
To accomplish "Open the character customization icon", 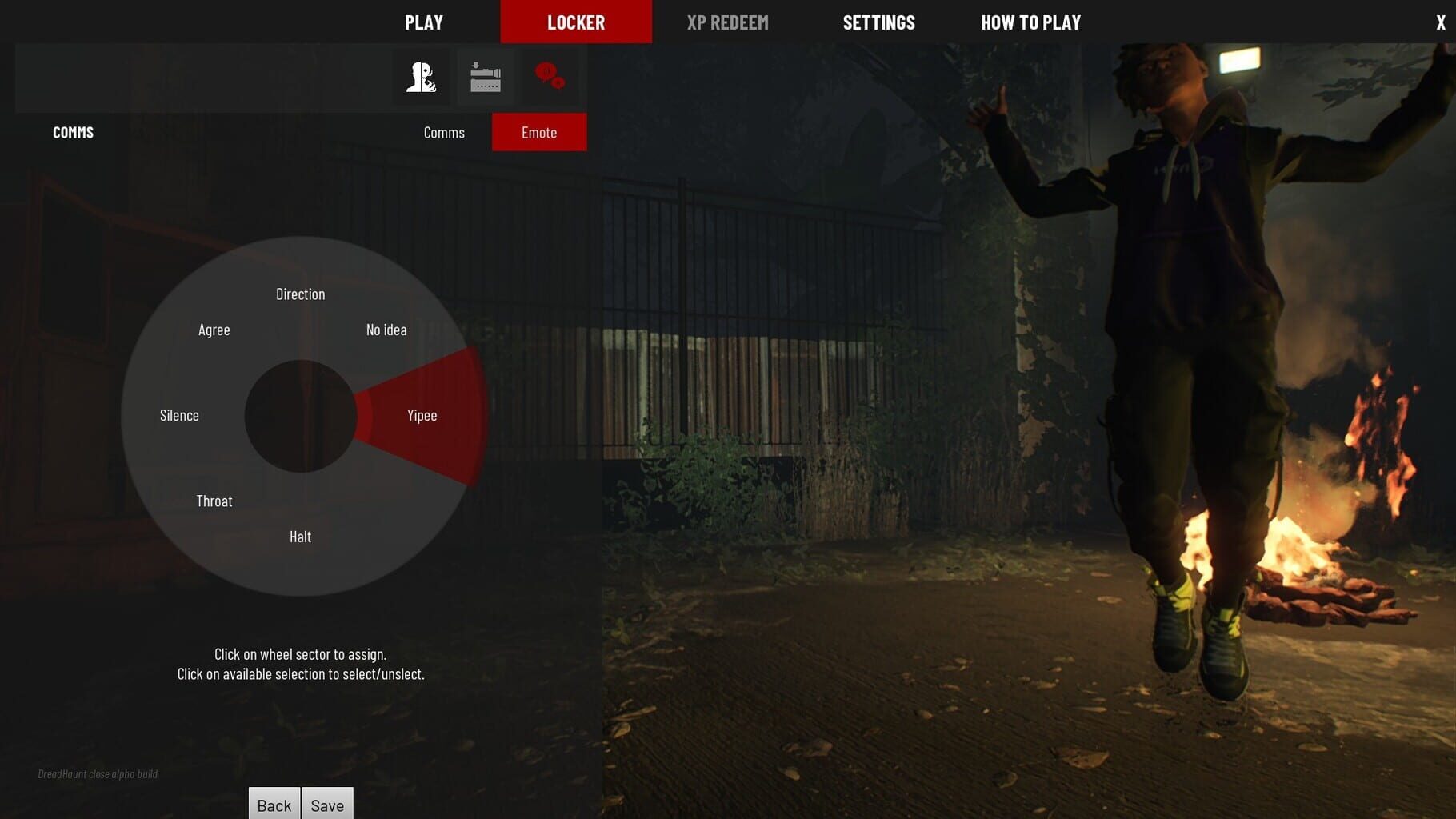I will point(419,77).
